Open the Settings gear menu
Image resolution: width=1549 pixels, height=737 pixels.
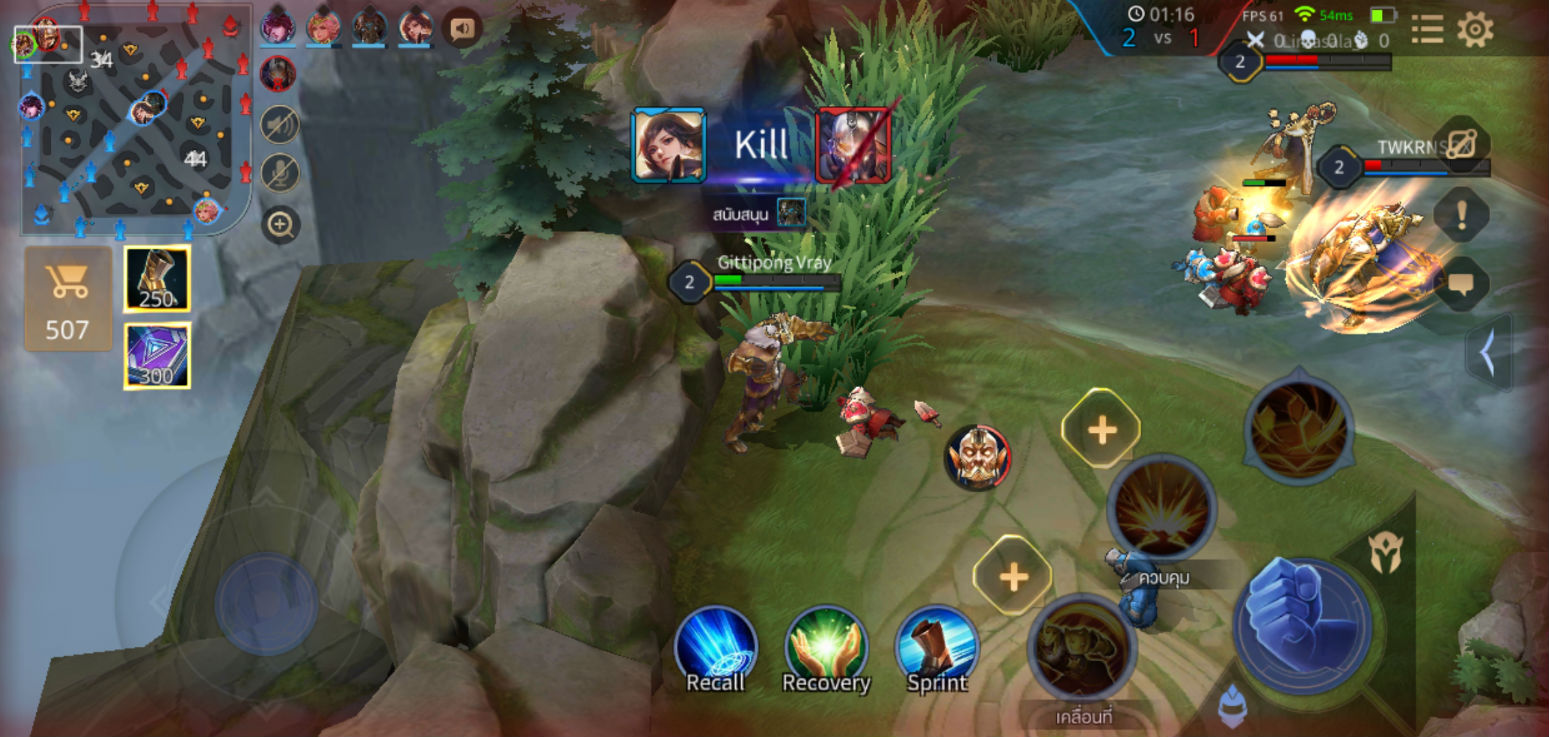coord(1475,30)
